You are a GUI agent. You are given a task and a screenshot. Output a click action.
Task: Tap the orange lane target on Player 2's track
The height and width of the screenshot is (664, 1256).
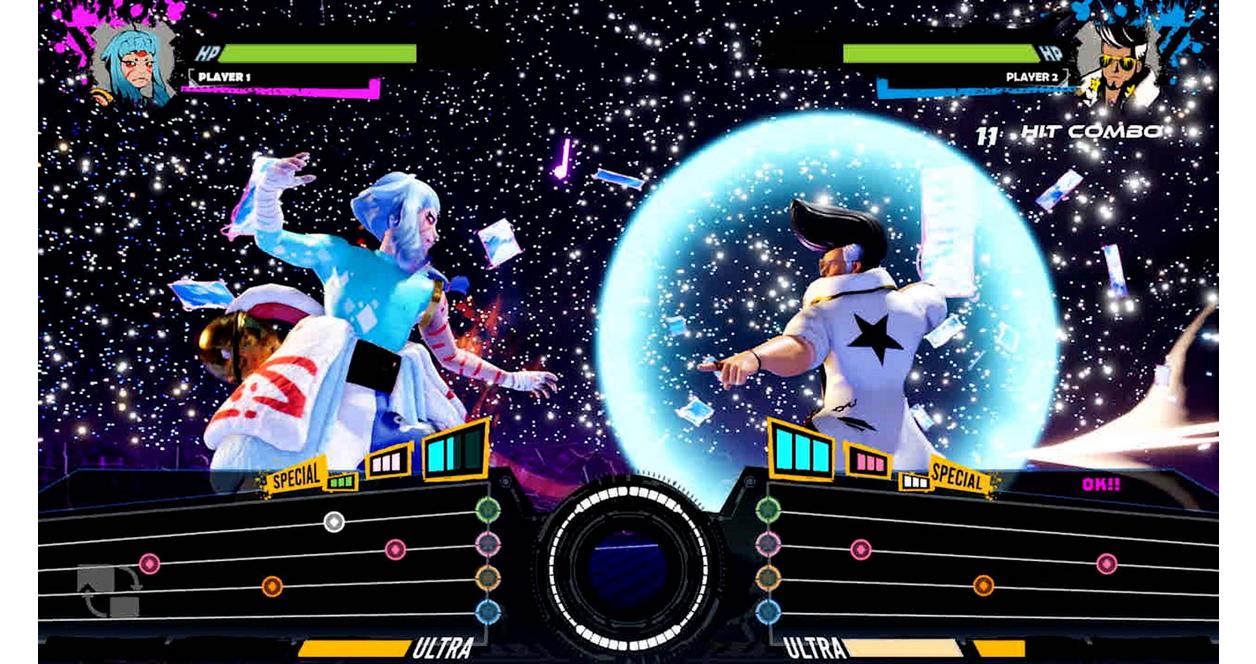pos(768,578)
